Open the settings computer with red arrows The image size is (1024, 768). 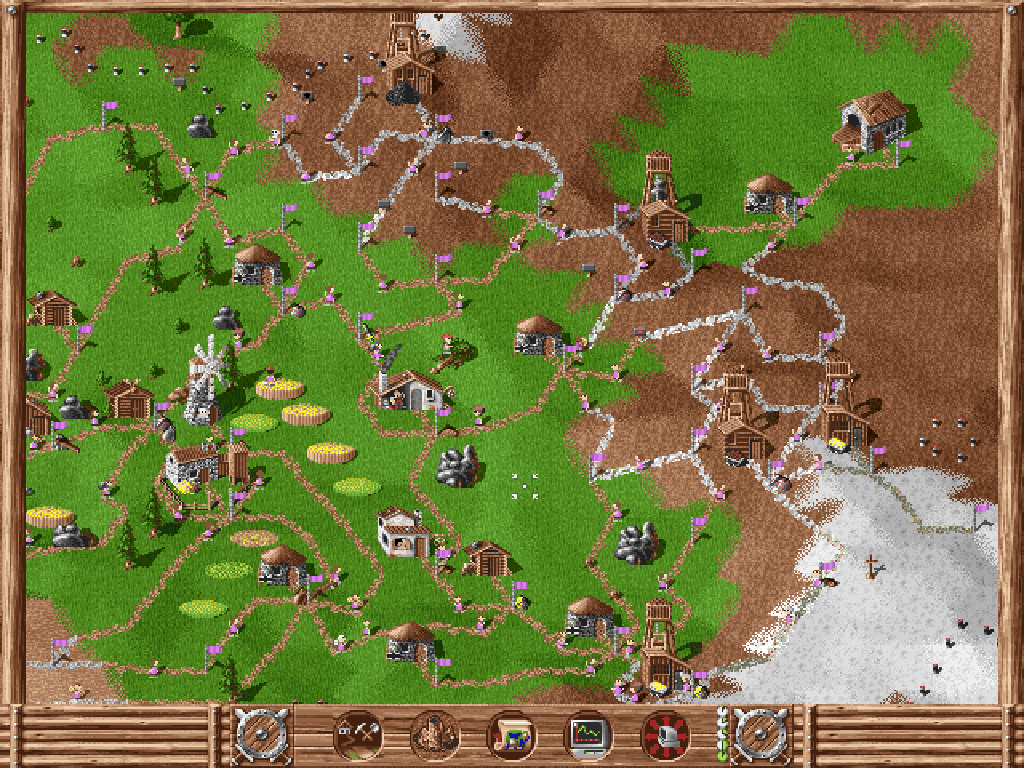pyautogui.click(x=665, y=737)
